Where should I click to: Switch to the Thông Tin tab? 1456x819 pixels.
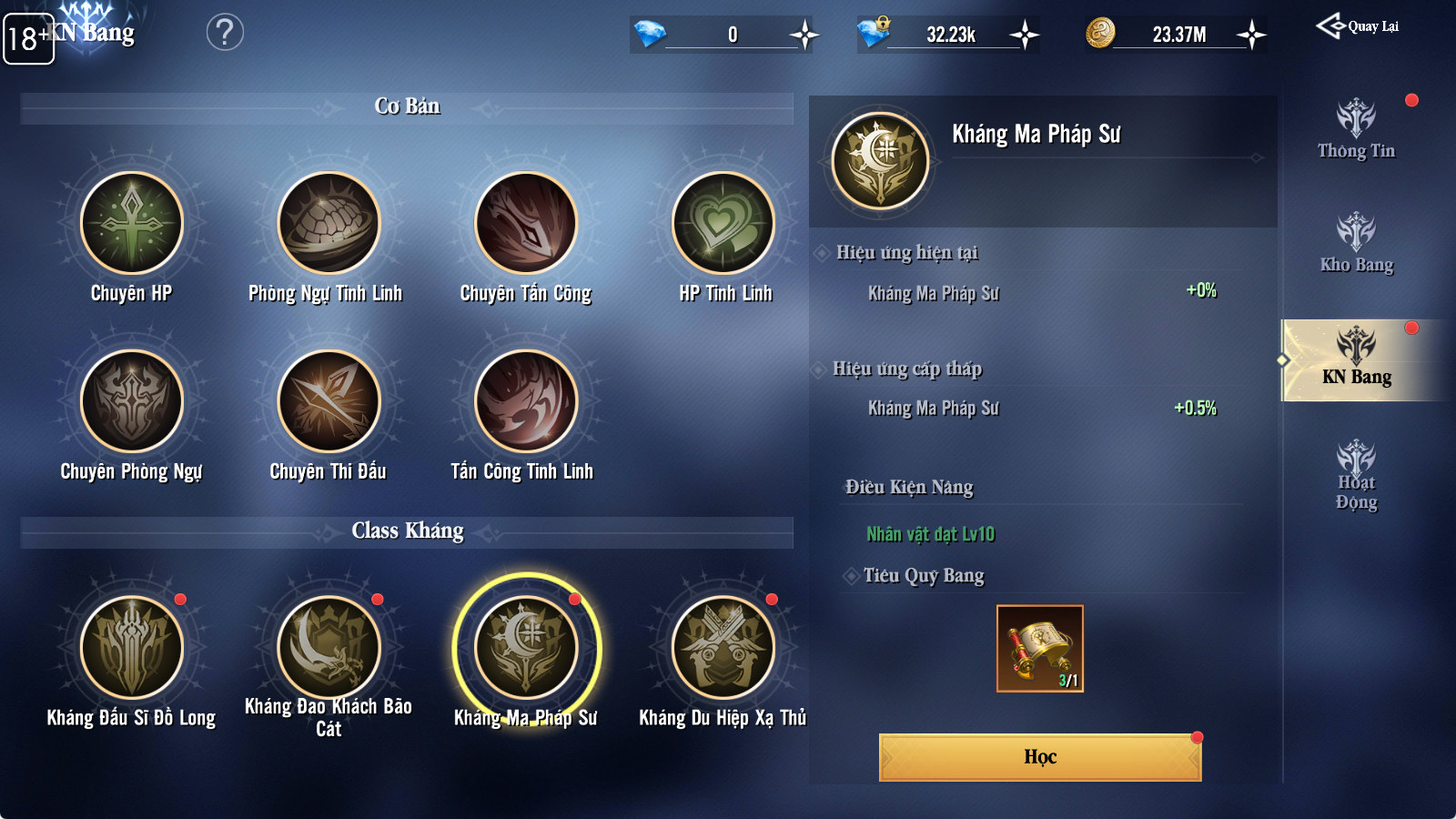[1356, 129]
